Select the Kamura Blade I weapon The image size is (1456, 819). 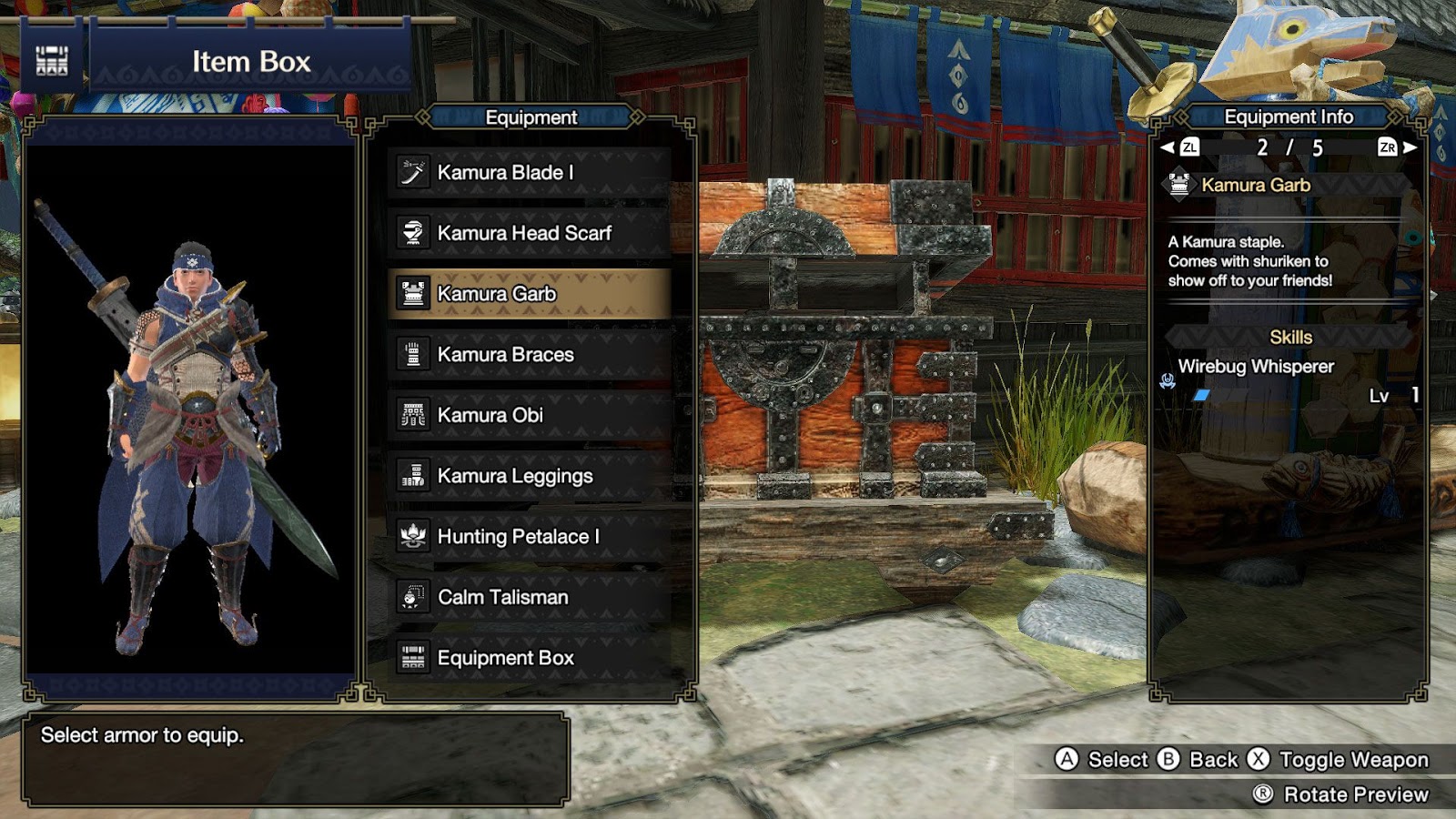pyautogui.click(x=529, y=173)
